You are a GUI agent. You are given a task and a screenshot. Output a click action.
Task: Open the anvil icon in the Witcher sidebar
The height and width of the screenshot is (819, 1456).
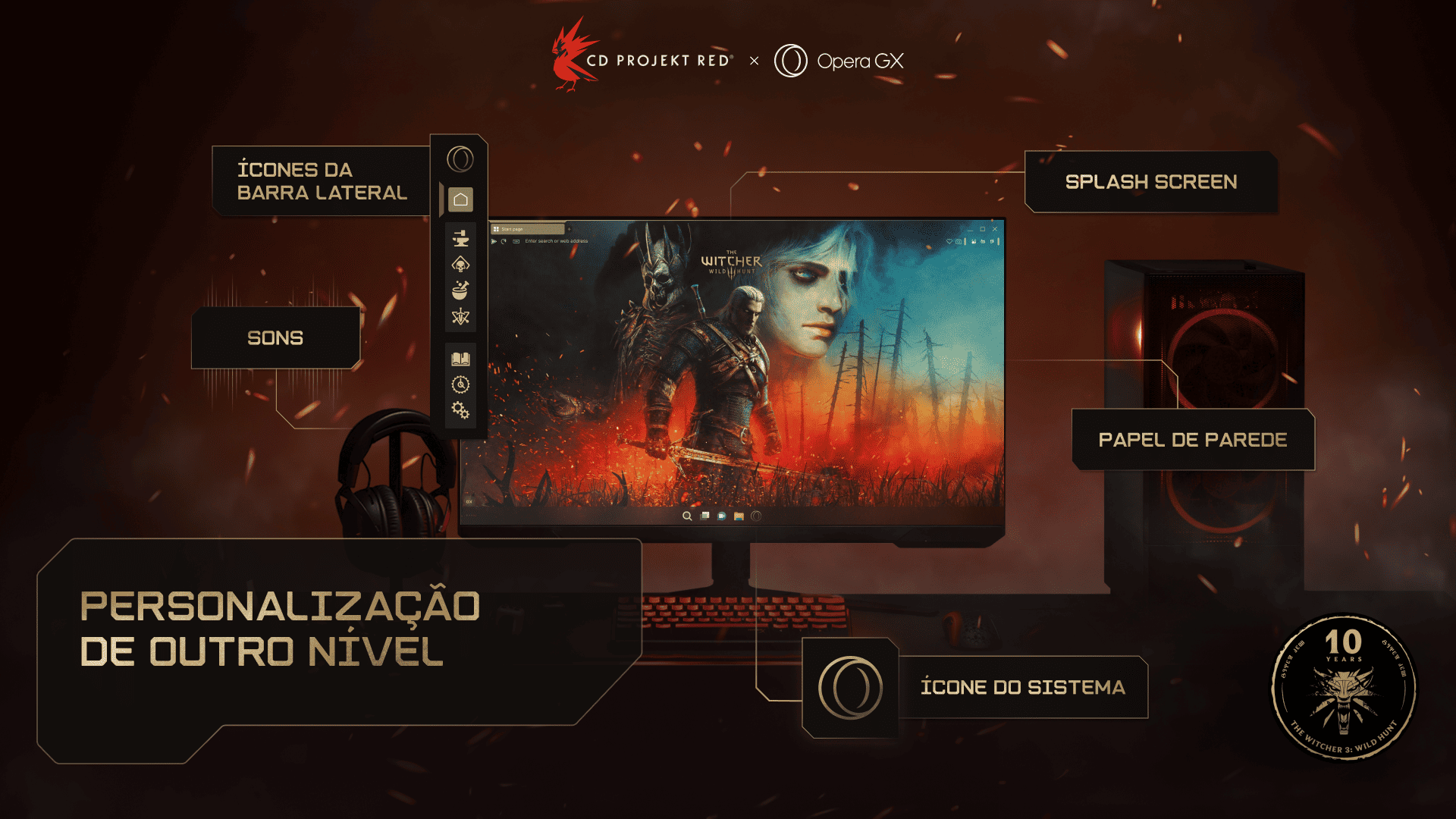pyautogui.click(x=460, y=239)
